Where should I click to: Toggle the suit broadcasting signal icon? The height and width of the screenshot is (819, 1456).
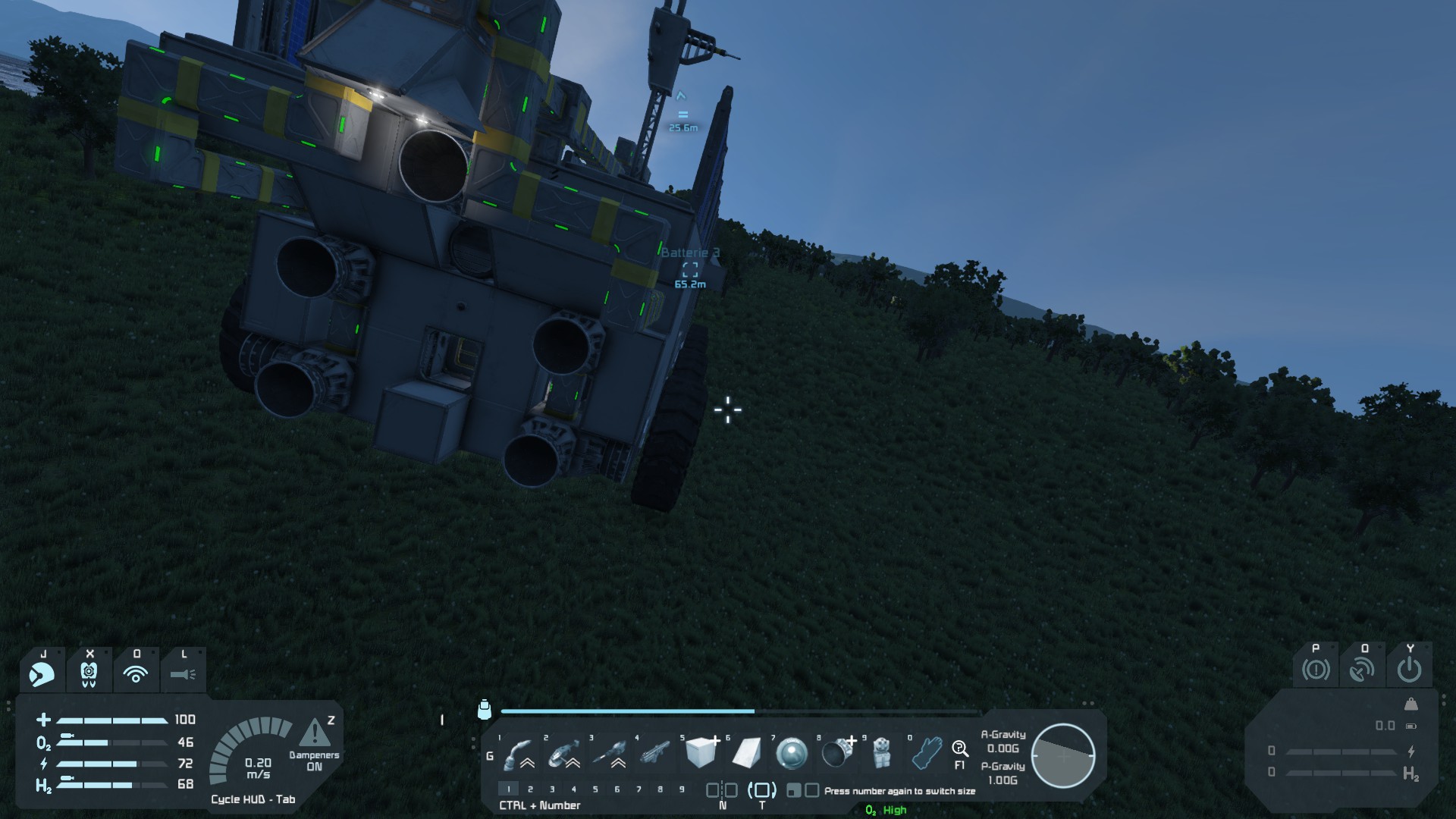(x=136, y=673)
